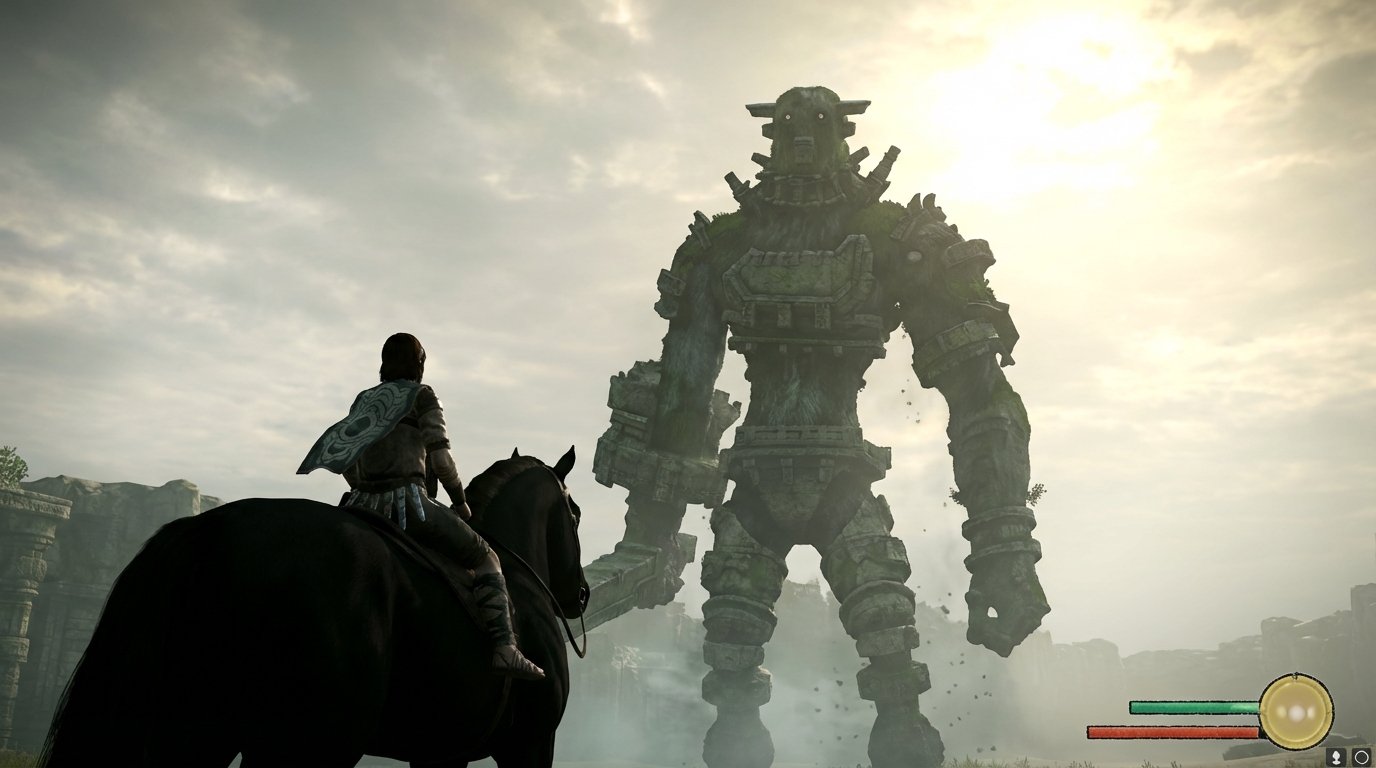This screenshot has width=1376, height=768.
Task: Expand the bottom-right button prompt strip
Action: click(x=1348, y=757)
